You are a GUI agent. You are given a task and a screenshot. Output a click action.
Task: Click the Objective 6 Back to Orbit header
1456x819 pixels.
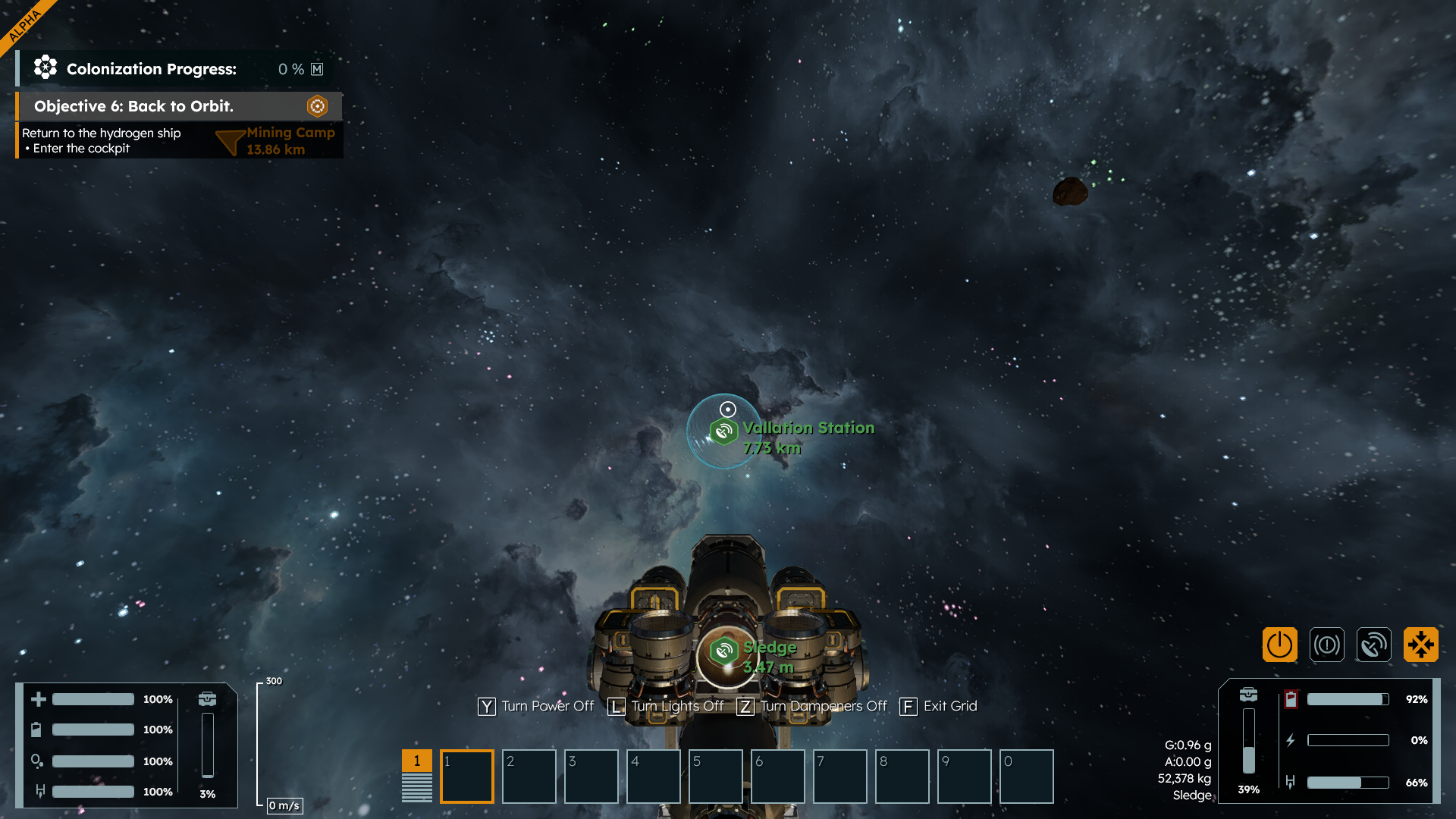[133, 106]
